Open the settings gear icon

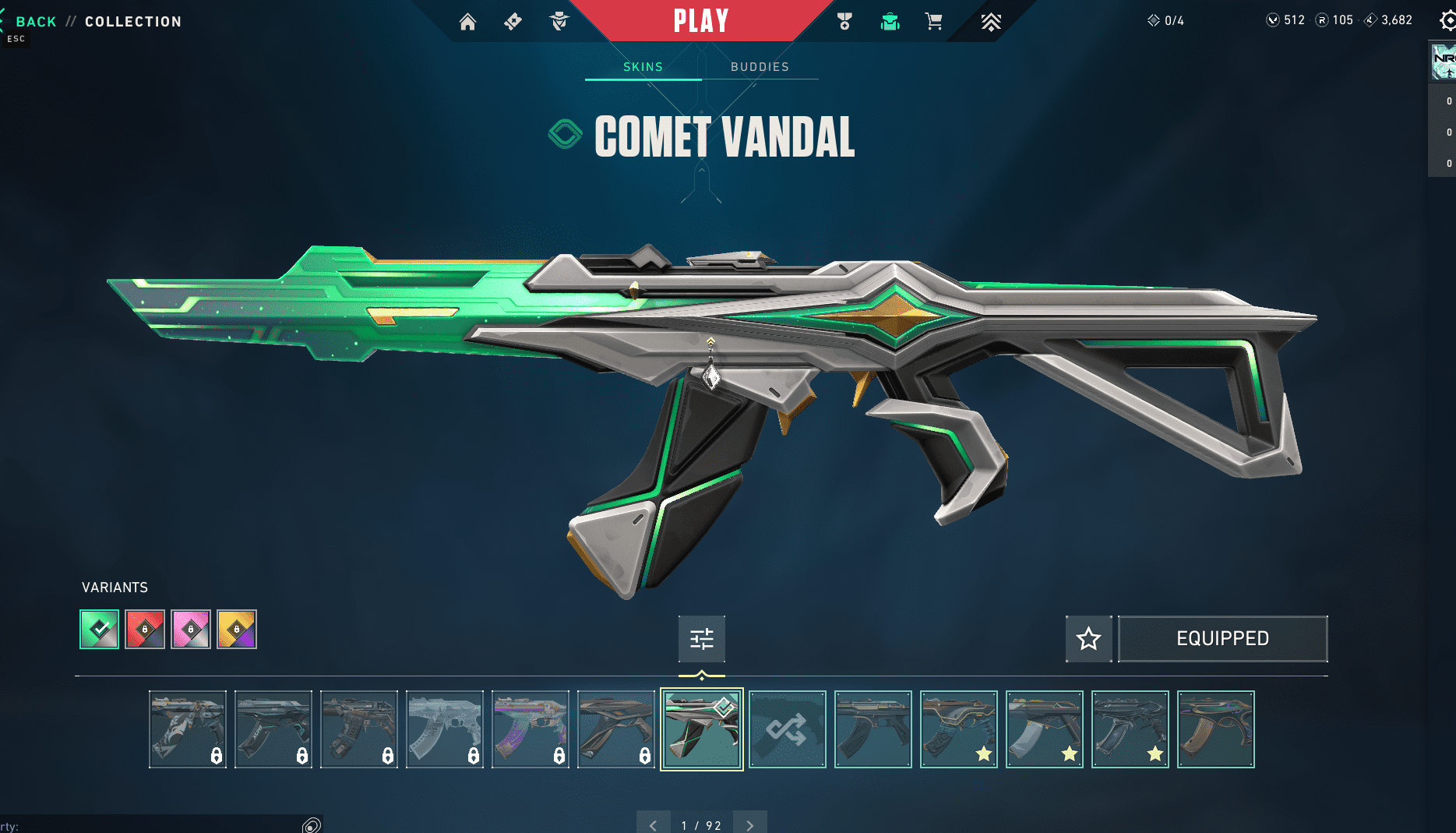tap(1447, 21)
